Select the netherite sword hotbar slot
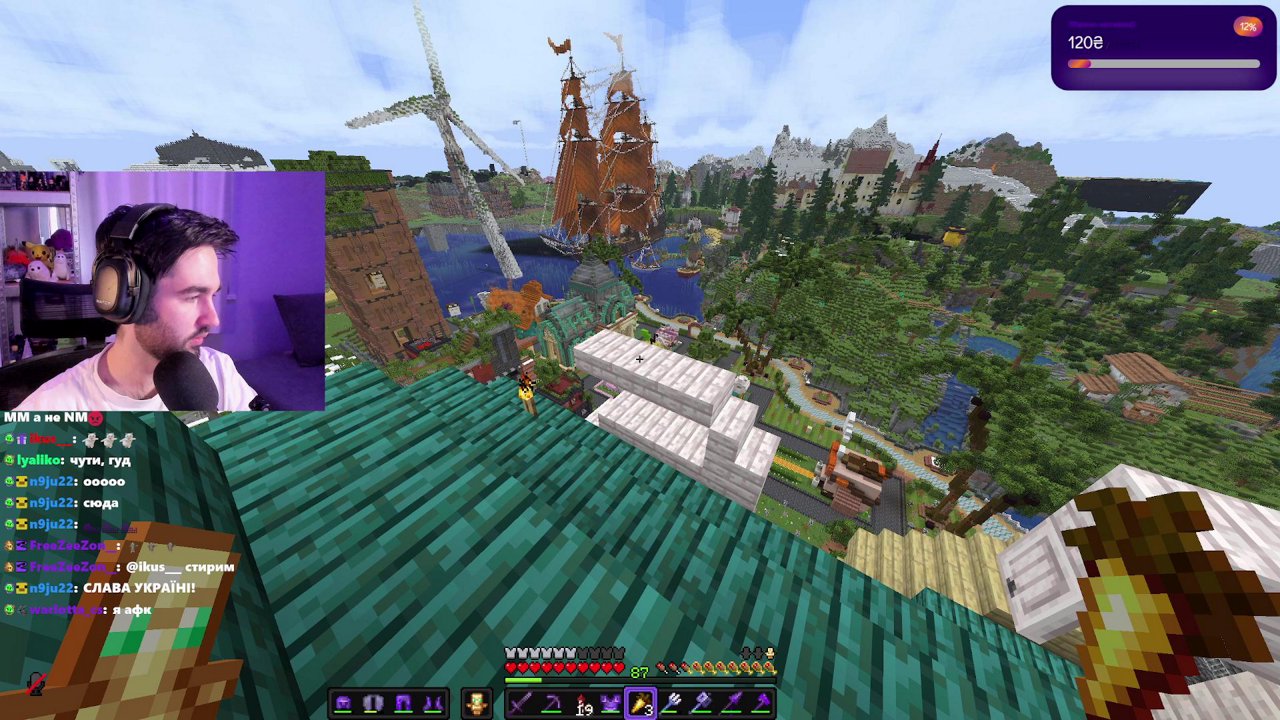1280x720 pixels. click(x=520, y=704)
